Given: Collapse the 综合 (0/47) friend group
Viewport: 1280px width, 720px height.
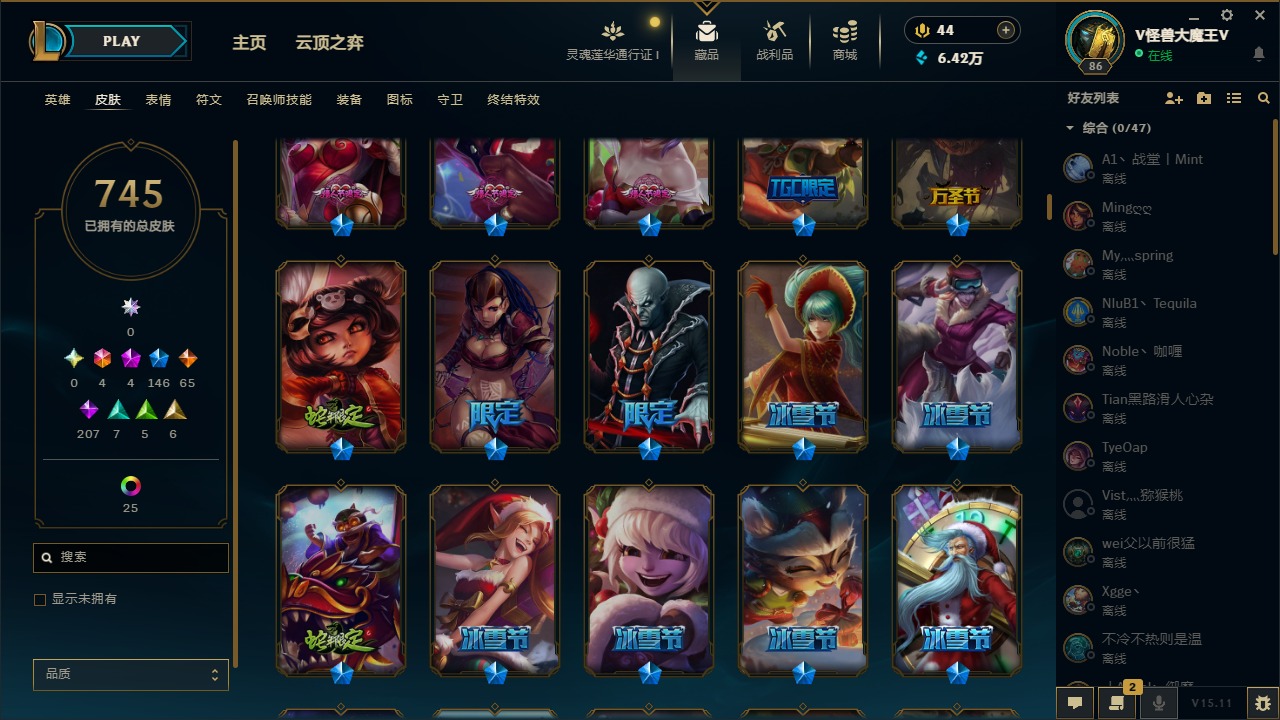Looking at the screenshot, I should point(1069,128).
